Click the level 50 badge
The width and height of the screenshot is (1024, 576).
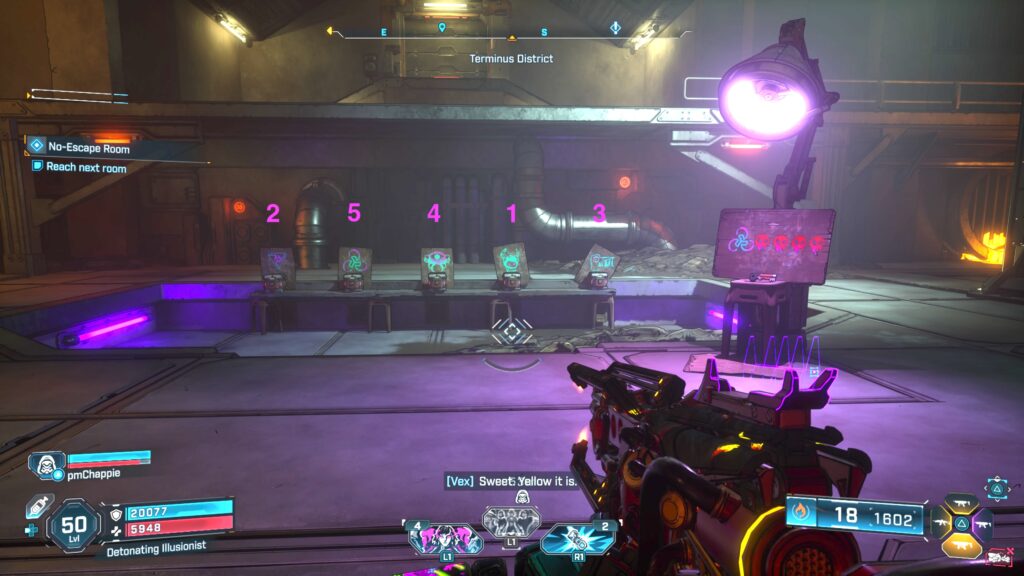pos(74,525)
